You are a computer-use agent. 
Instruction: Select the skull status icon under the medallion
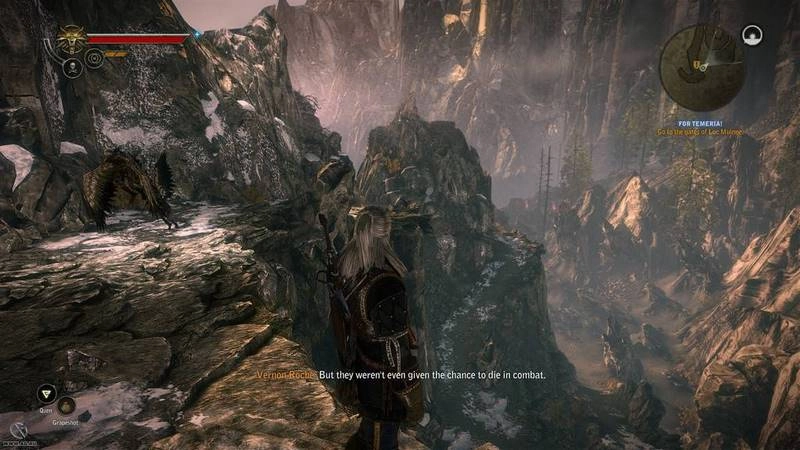pos(72,68)
